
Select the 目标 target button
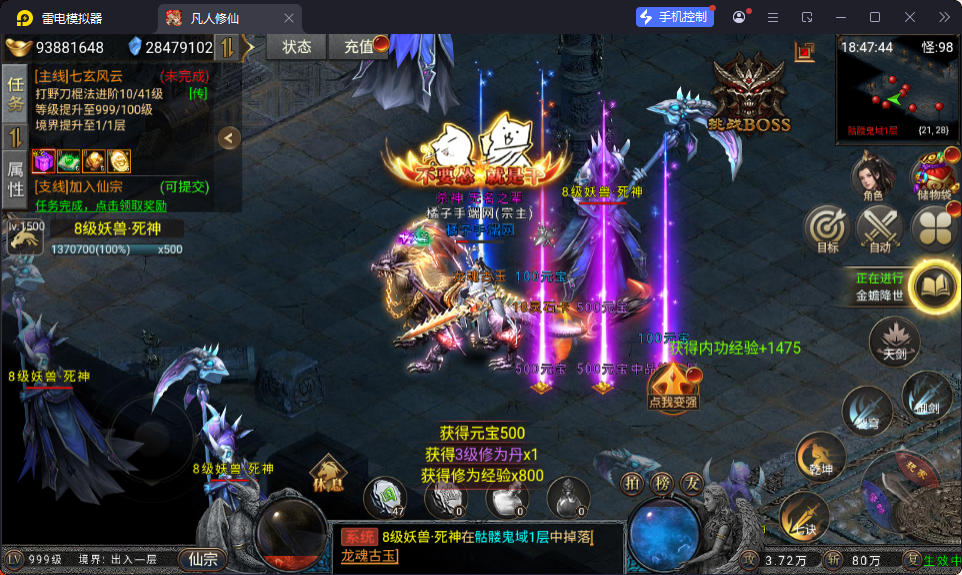(x=827, y=229)
